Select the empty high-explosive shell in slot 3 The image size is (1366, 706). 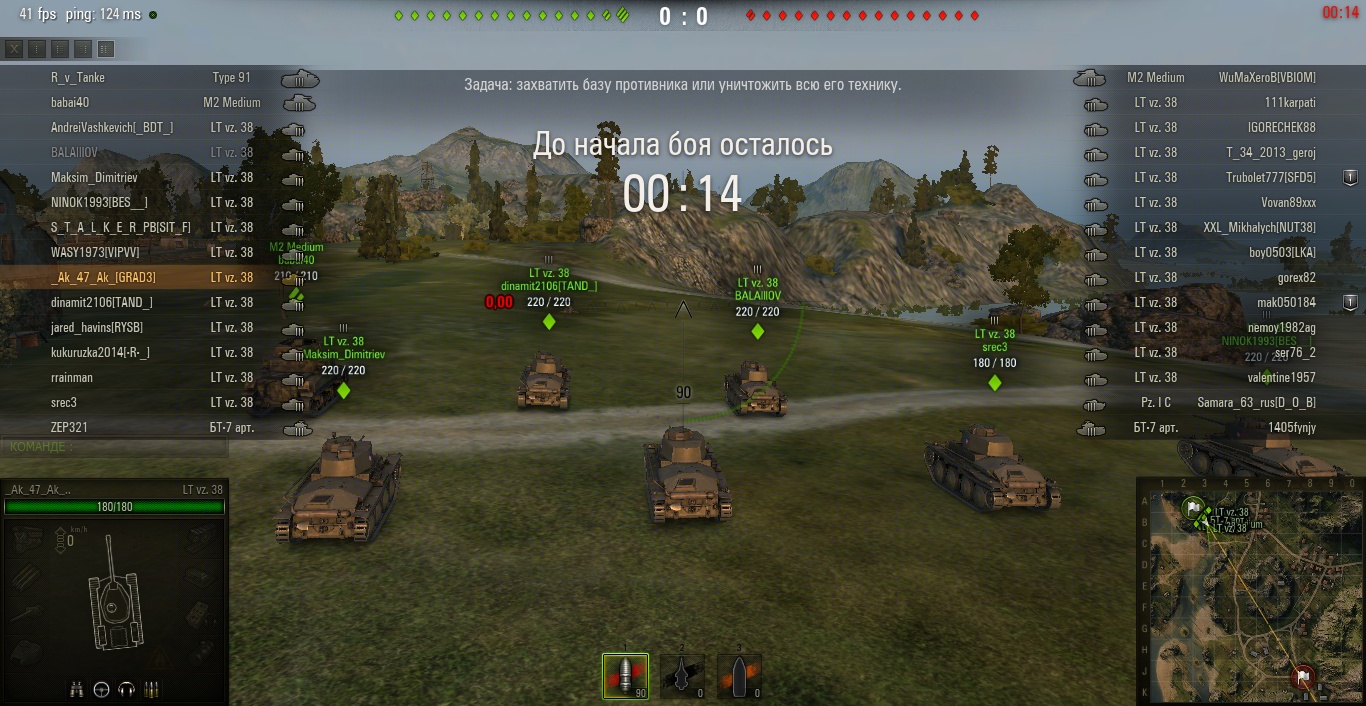point(739,676)
